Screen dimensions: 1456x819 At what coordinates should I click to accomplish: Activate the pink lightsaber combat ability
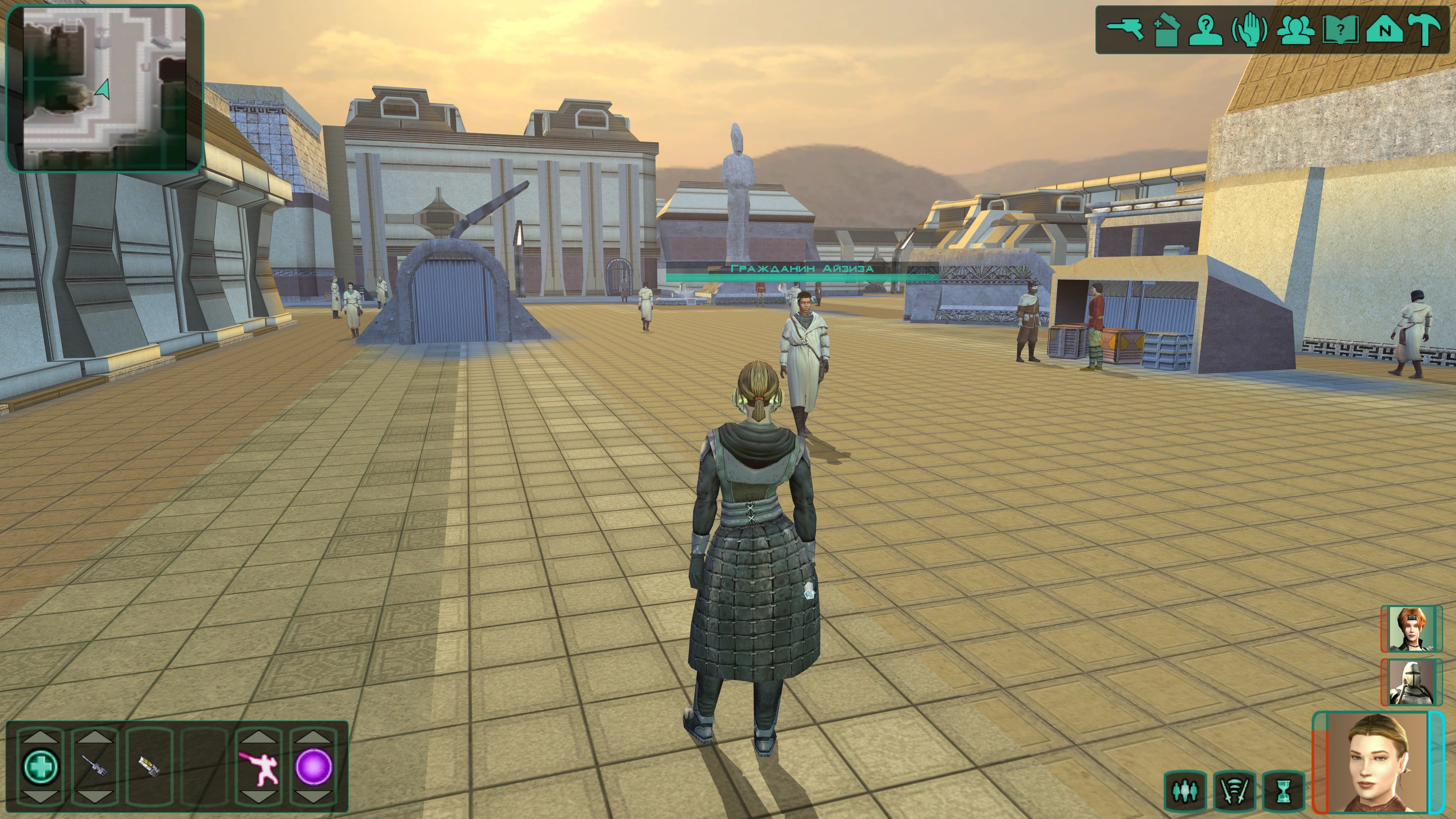click(259, 766)
